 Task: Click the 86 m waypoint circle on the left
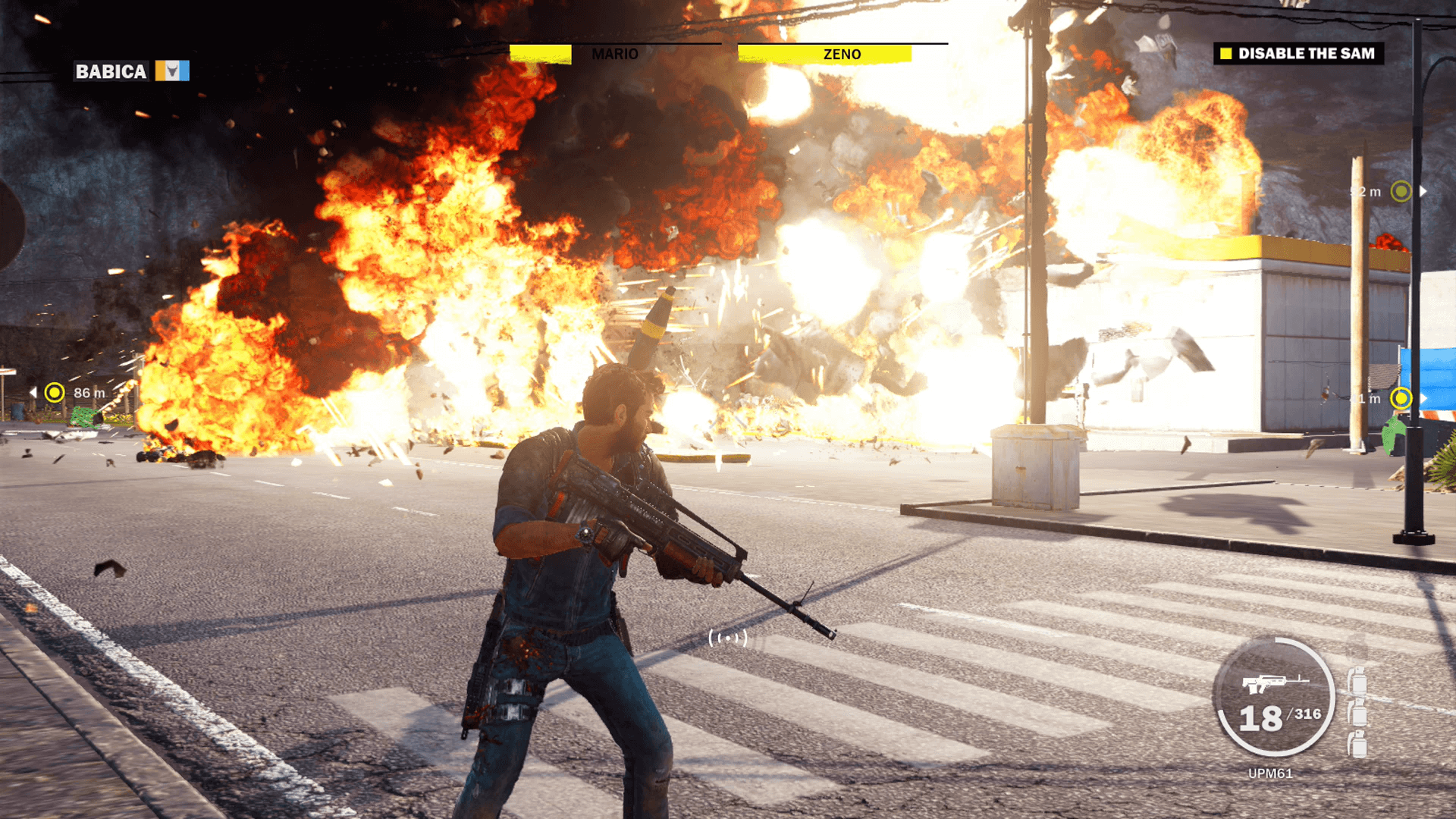click(x=54, y=393)
